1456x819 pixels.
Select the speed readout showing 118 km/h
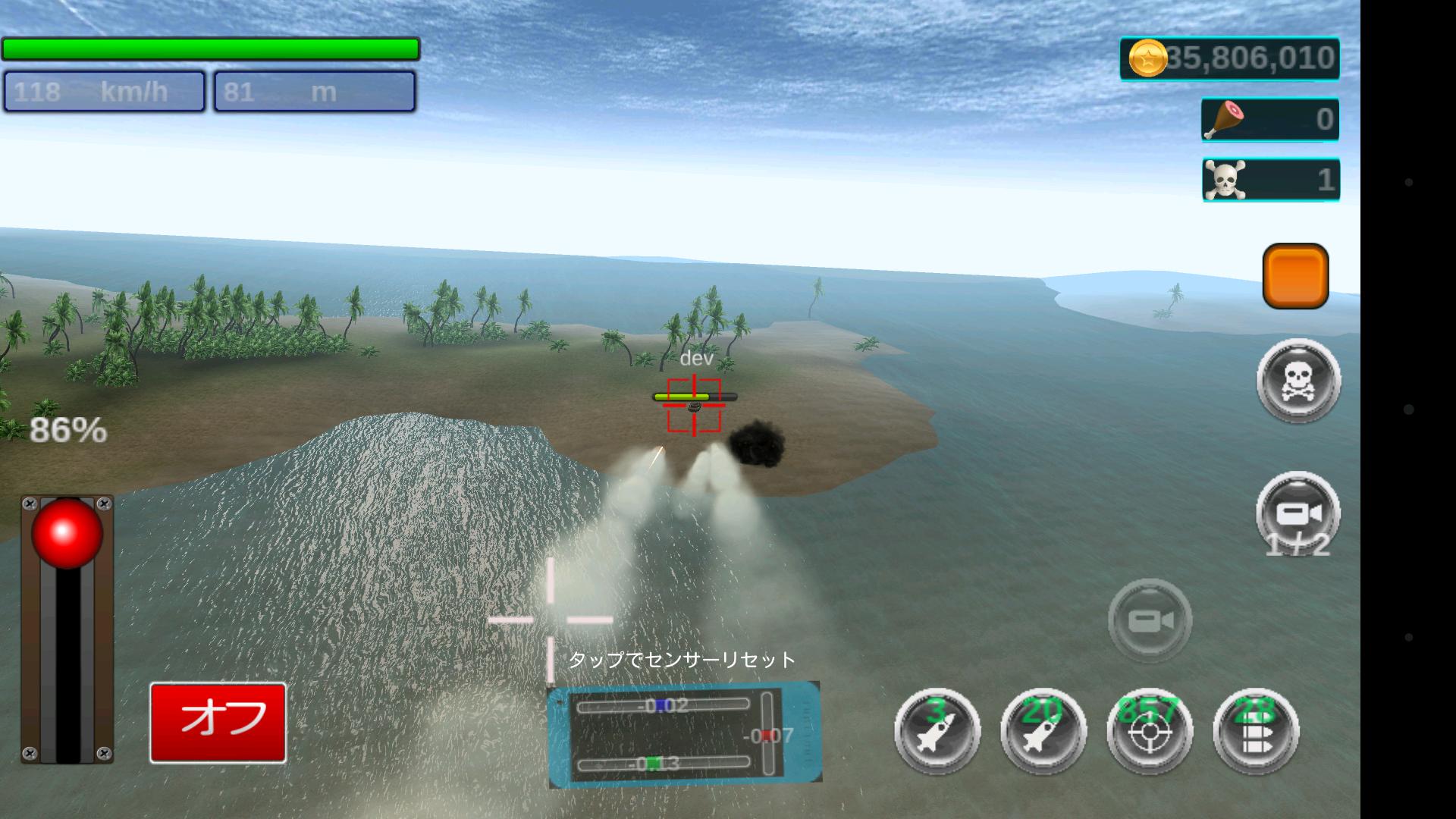point(104,91)
